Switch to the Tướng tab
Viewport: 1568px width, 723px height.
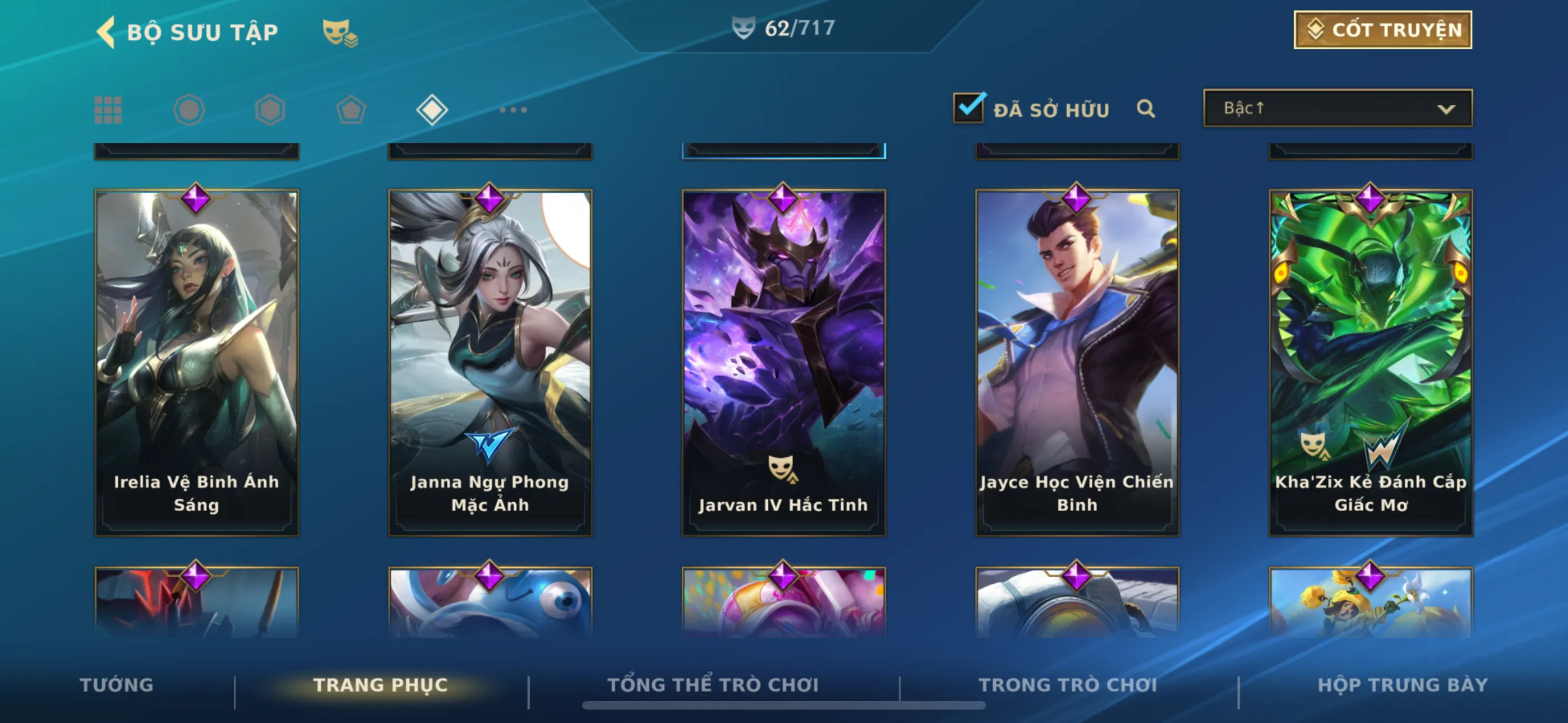click(x=116, y=685)
